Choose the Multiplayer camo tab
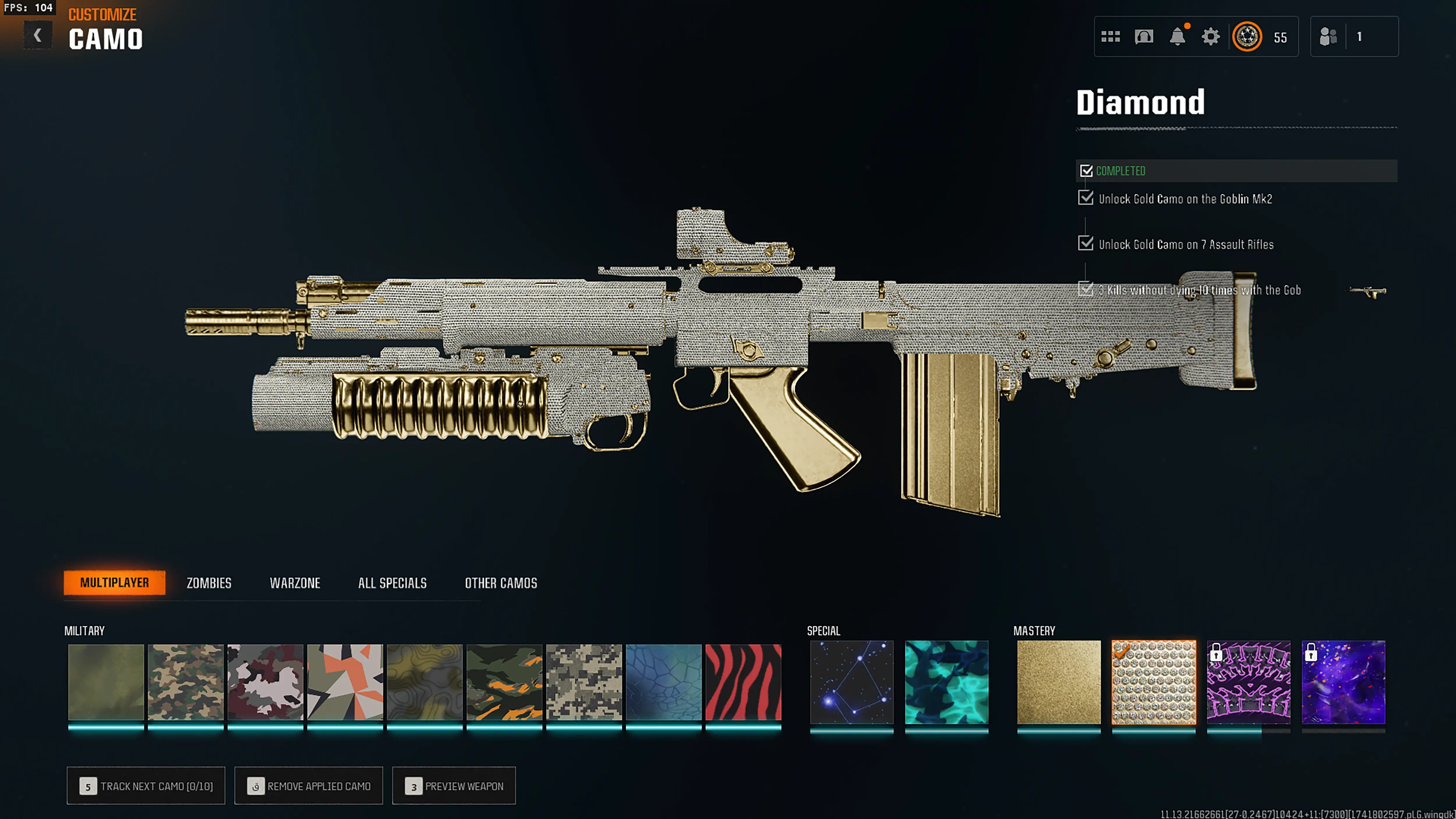The height and width of the screenshot is (819, 1456). [x=114, y=583]
